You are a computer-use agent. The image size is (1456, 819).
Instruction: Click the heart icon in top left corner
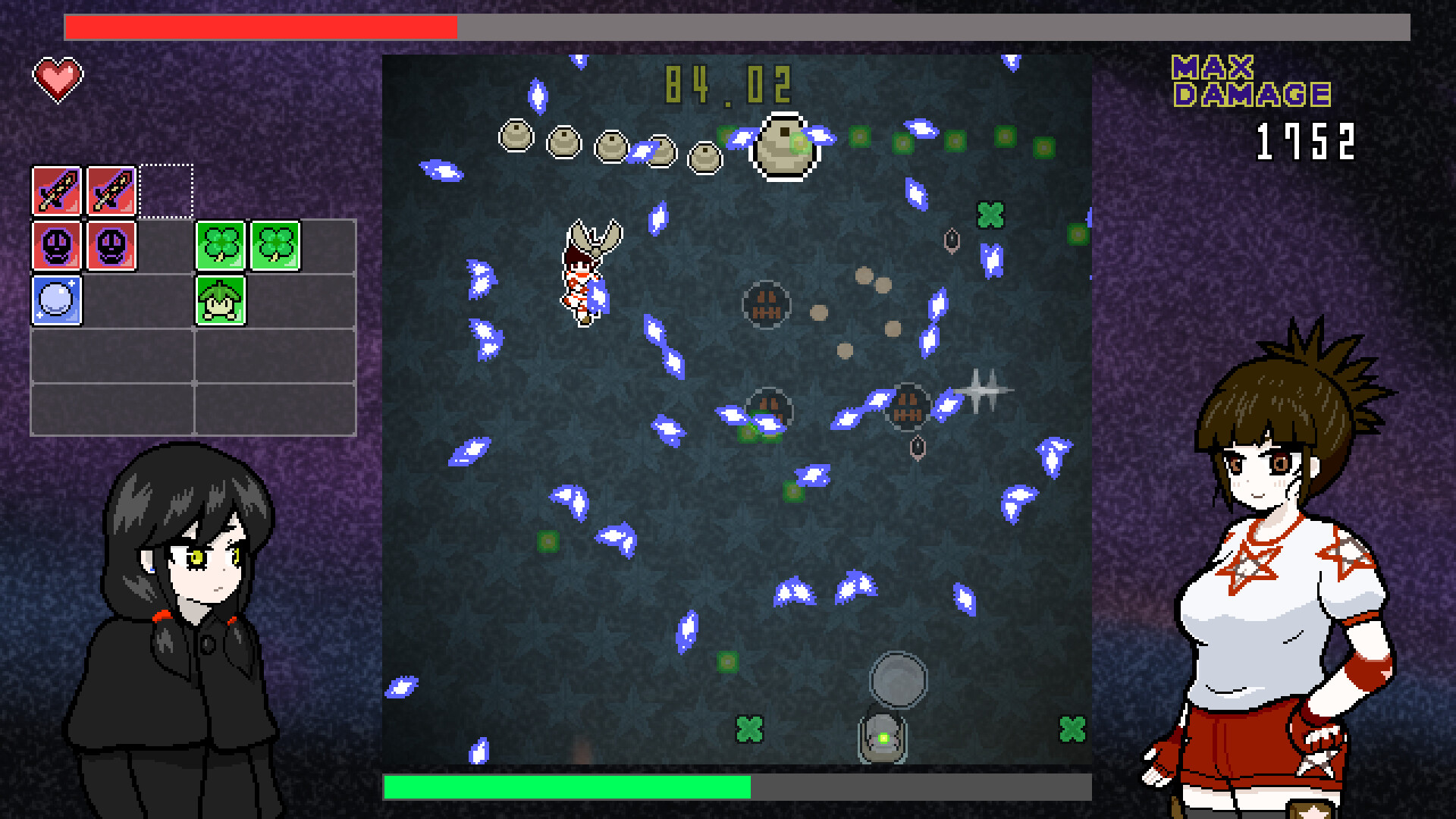(59, 76)
